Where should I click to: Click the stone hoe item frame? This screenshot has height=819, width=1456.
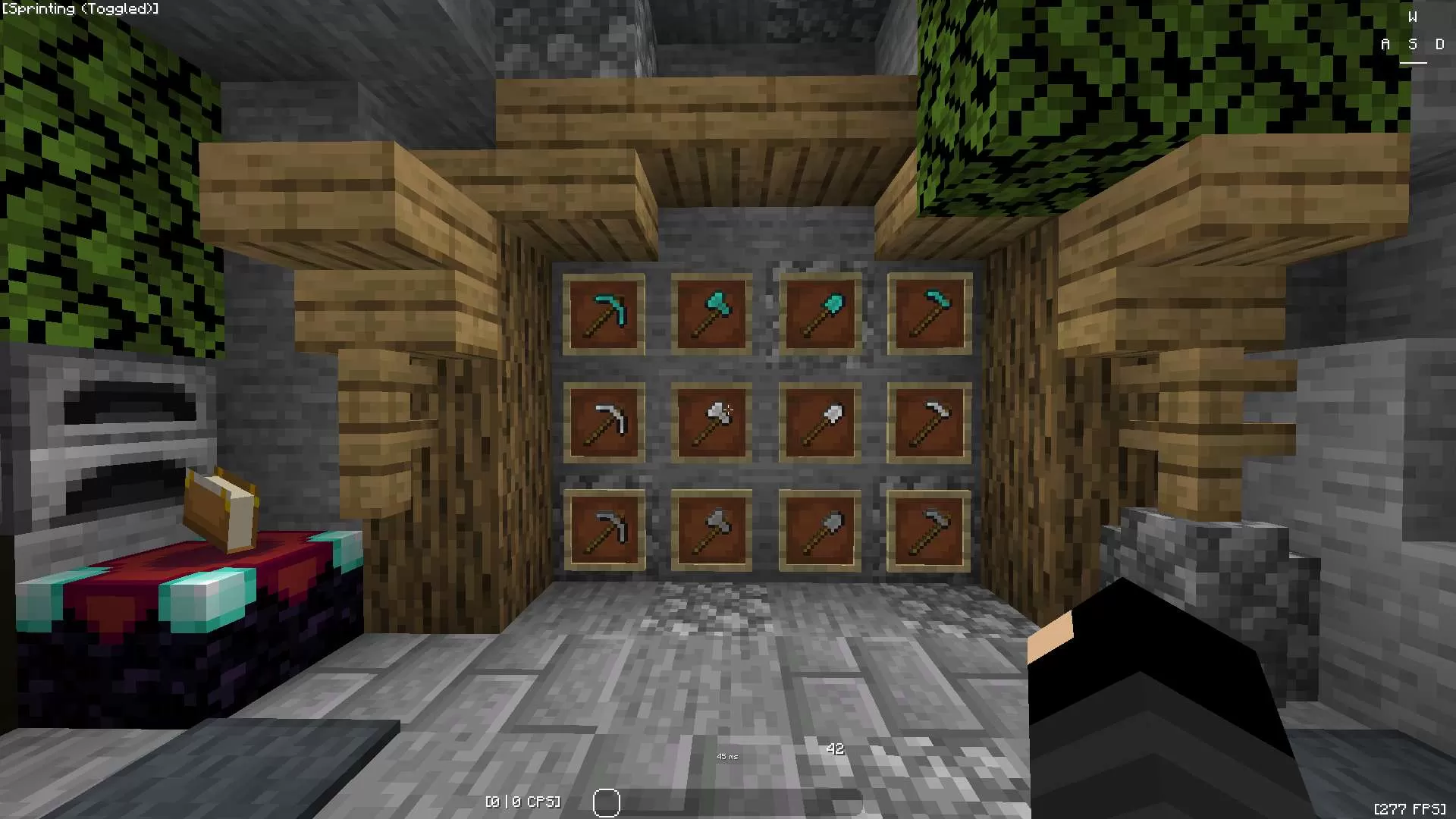(927, 531)
